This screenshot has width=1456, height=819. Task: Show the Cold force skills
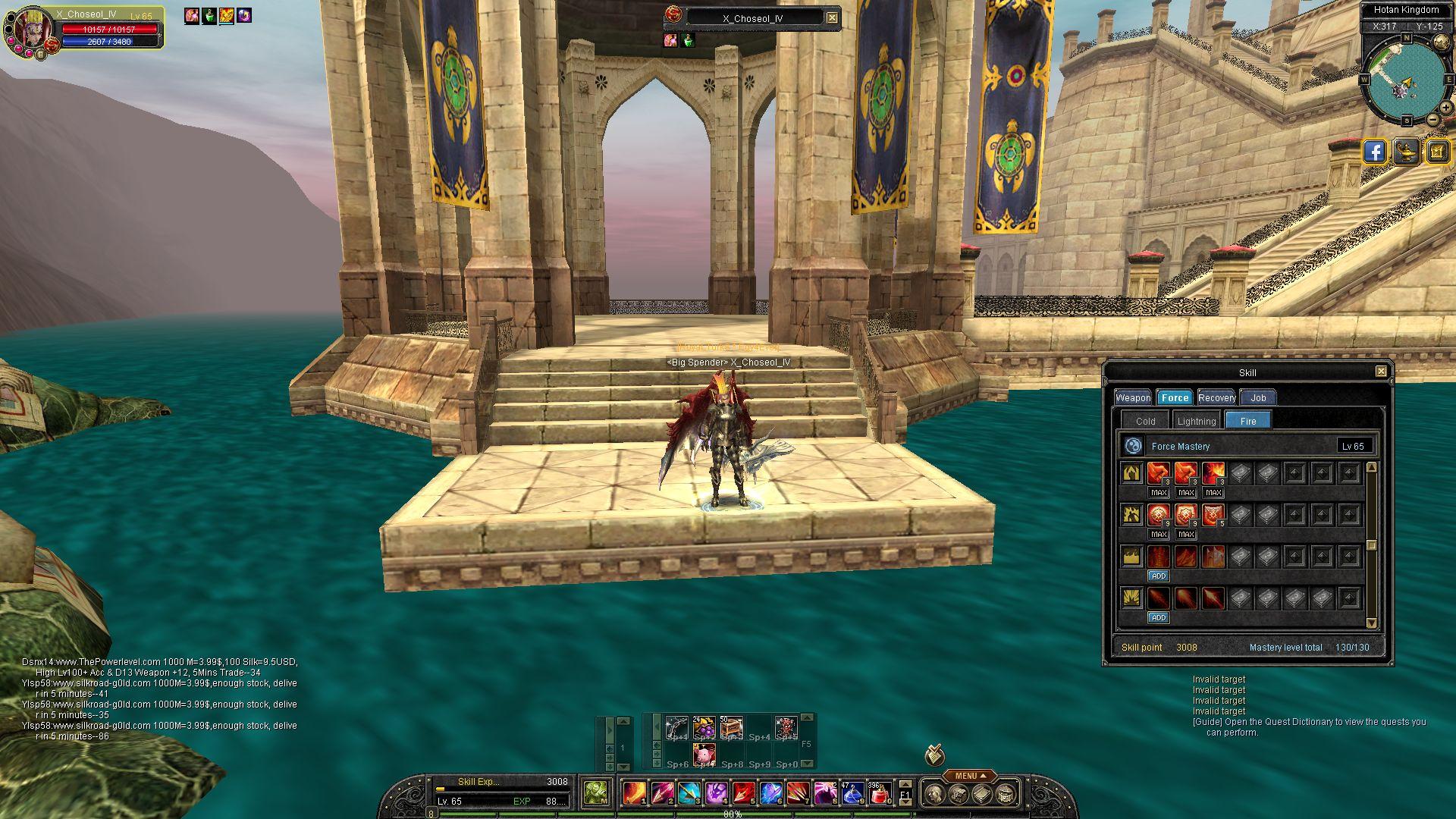coord(1145,421)
